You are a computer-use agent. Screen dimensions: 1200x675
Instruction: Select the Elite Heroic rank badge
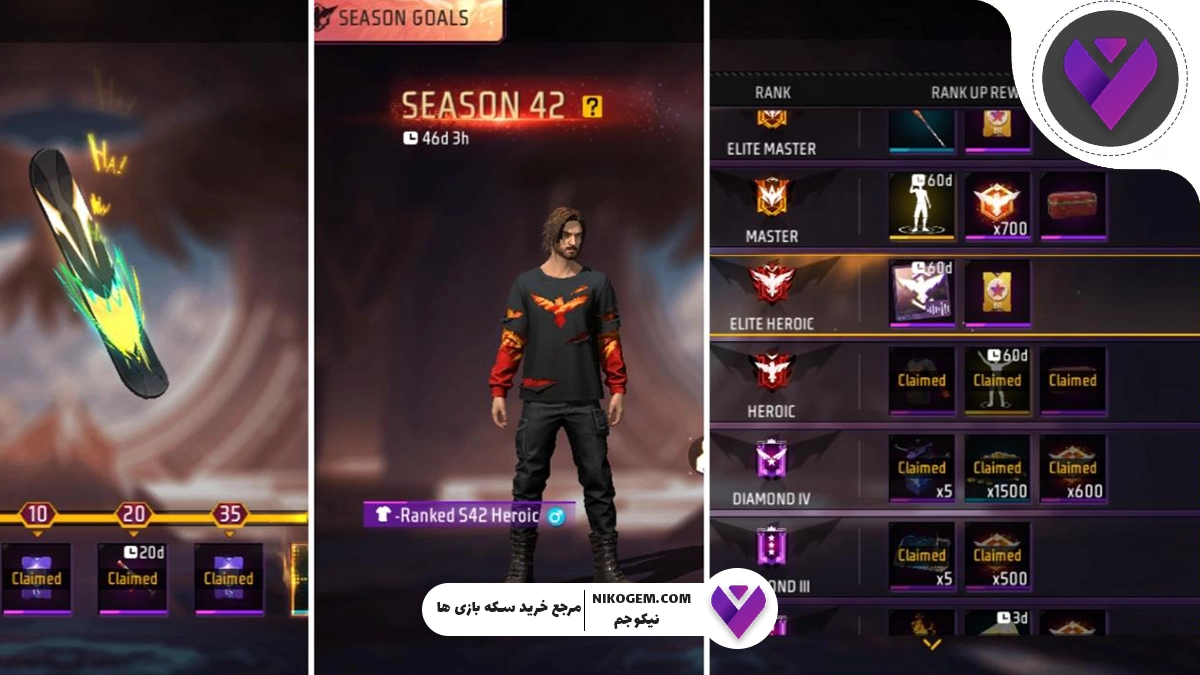tap(771, 284)
